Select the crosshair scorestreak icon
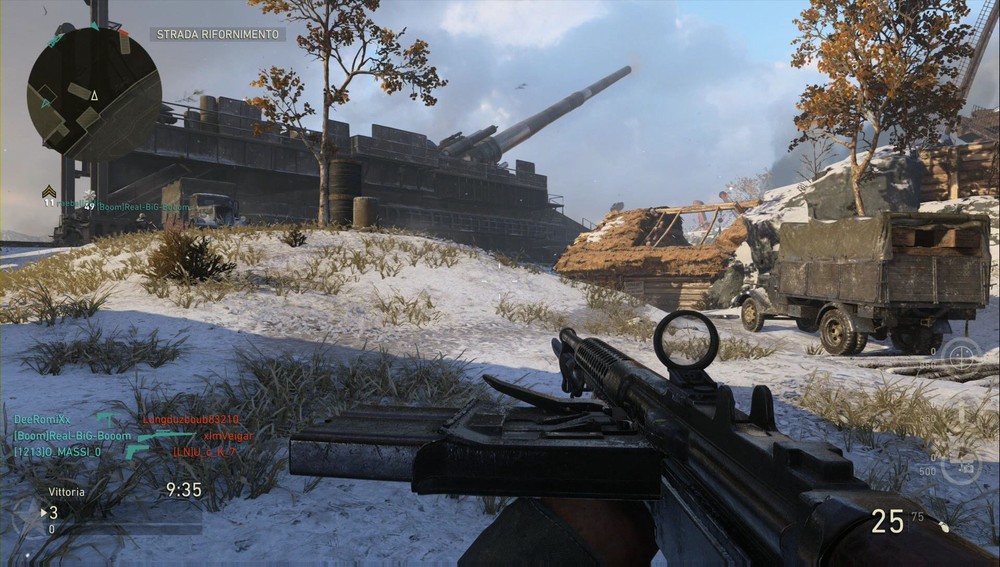The width and height of the screenshot is (1000, 567). click(961, 355)
